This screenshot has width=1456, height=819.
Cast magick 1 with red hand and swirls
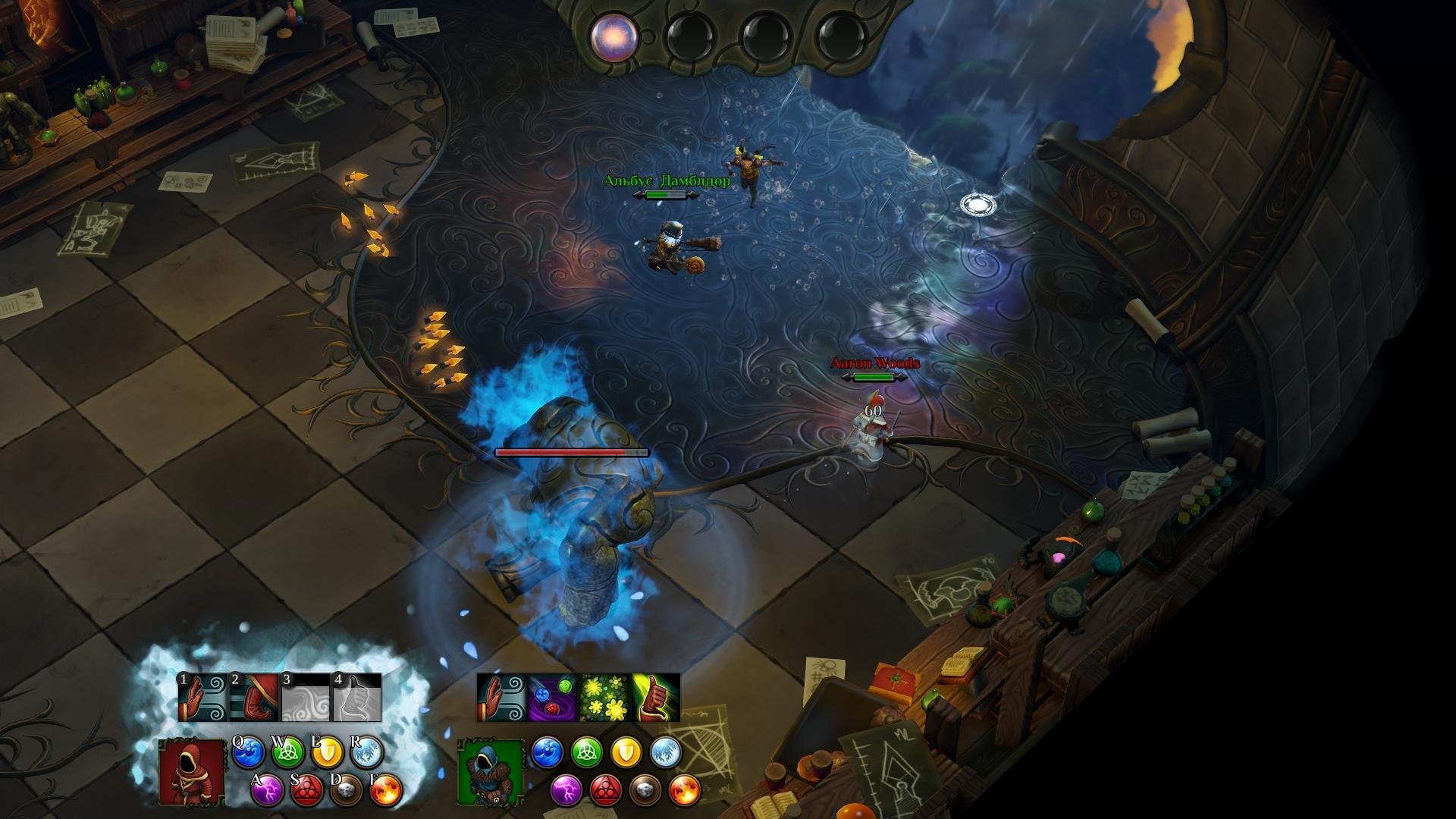[202, 698]
